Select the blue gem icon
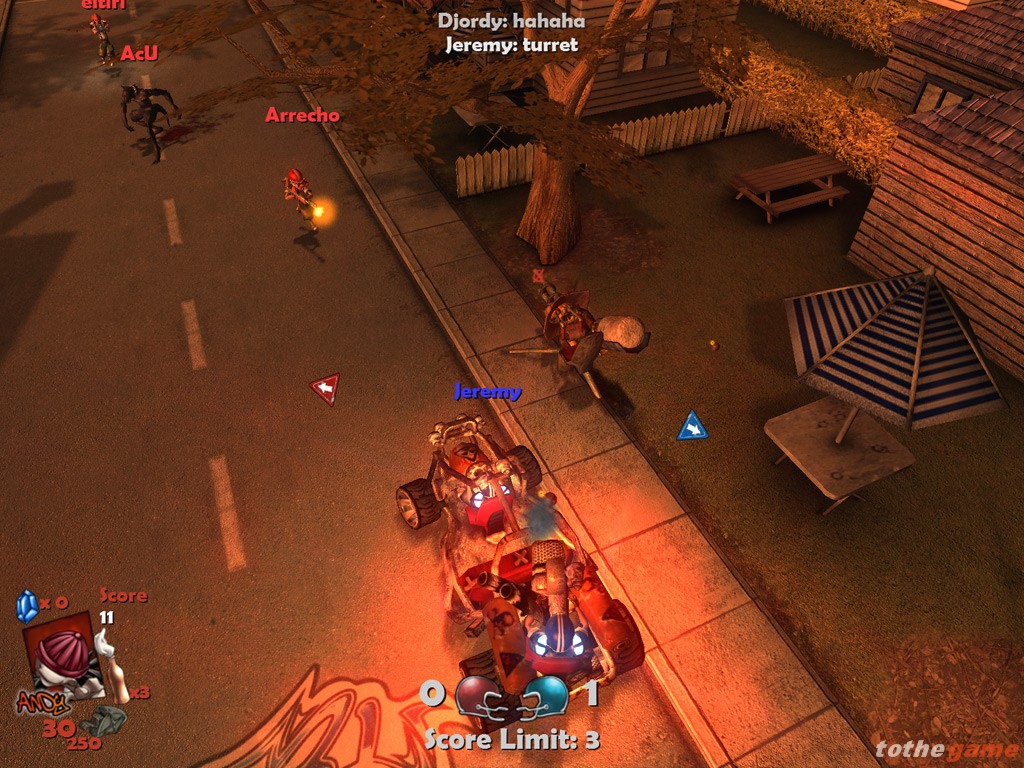The width and height of the screenshot is (1024, 768). [27, 606]
